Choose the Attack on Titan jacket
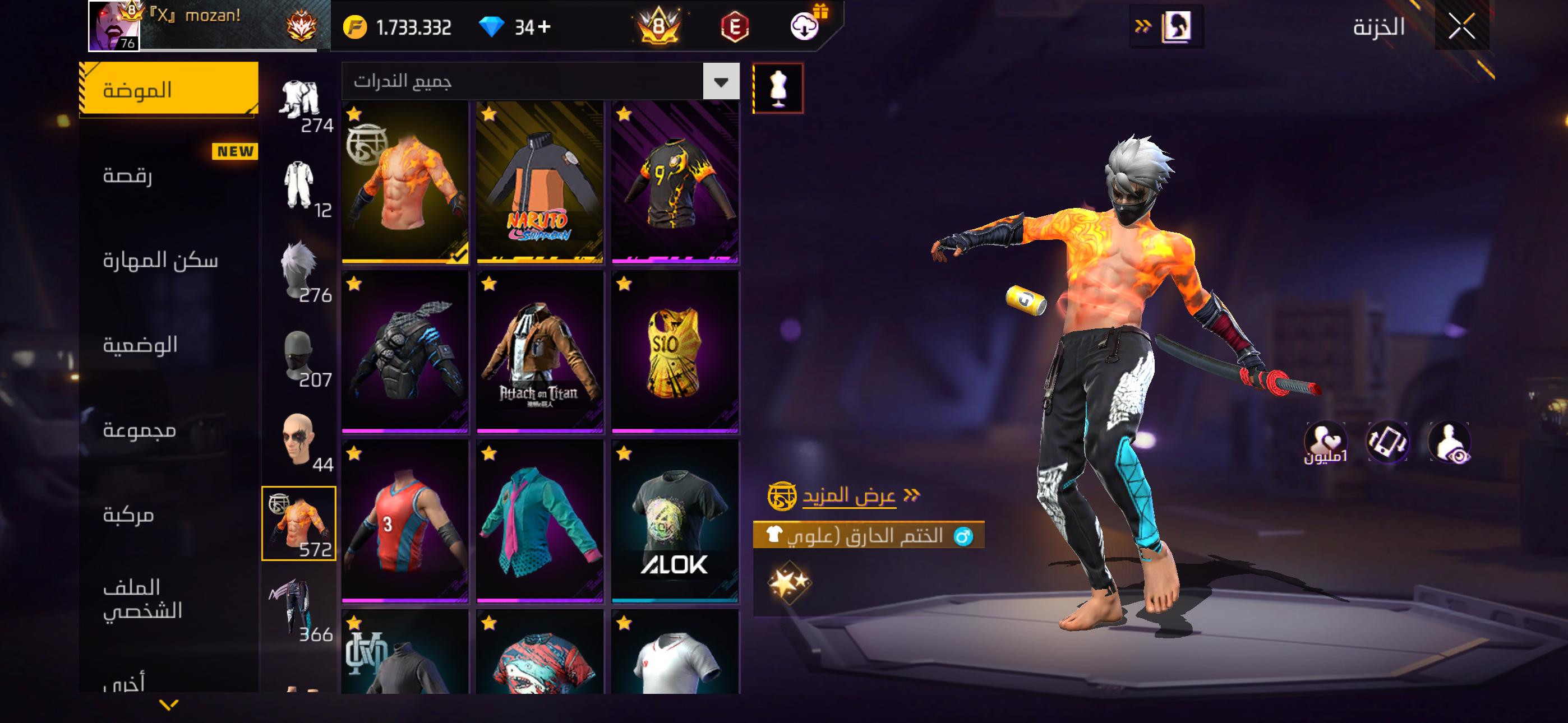The image size is (1568, 723). click(540, 353)
